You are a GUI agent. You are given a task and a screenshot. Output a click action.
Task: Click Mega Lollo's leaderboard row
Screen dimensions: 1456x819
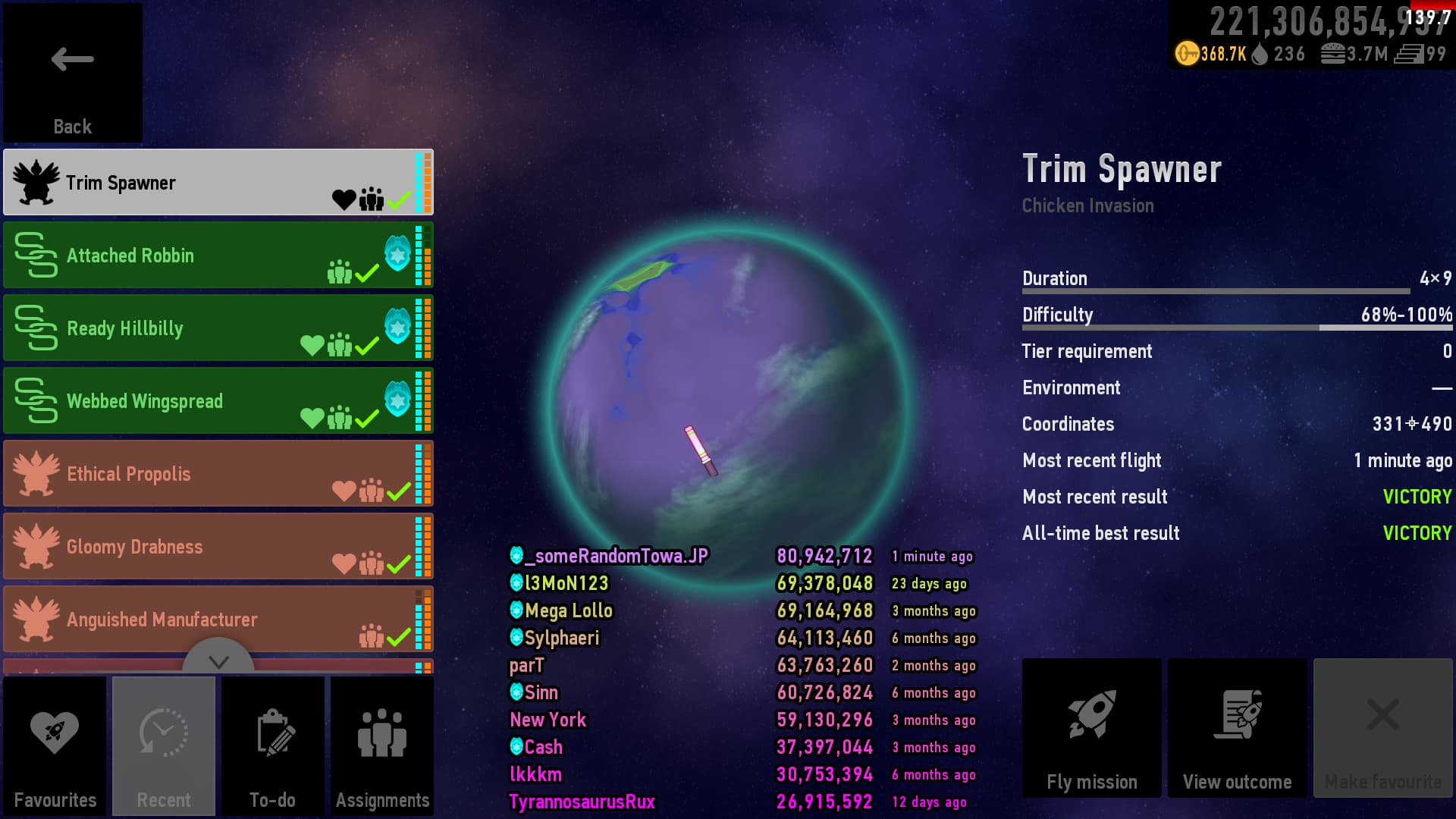[741, 611]
